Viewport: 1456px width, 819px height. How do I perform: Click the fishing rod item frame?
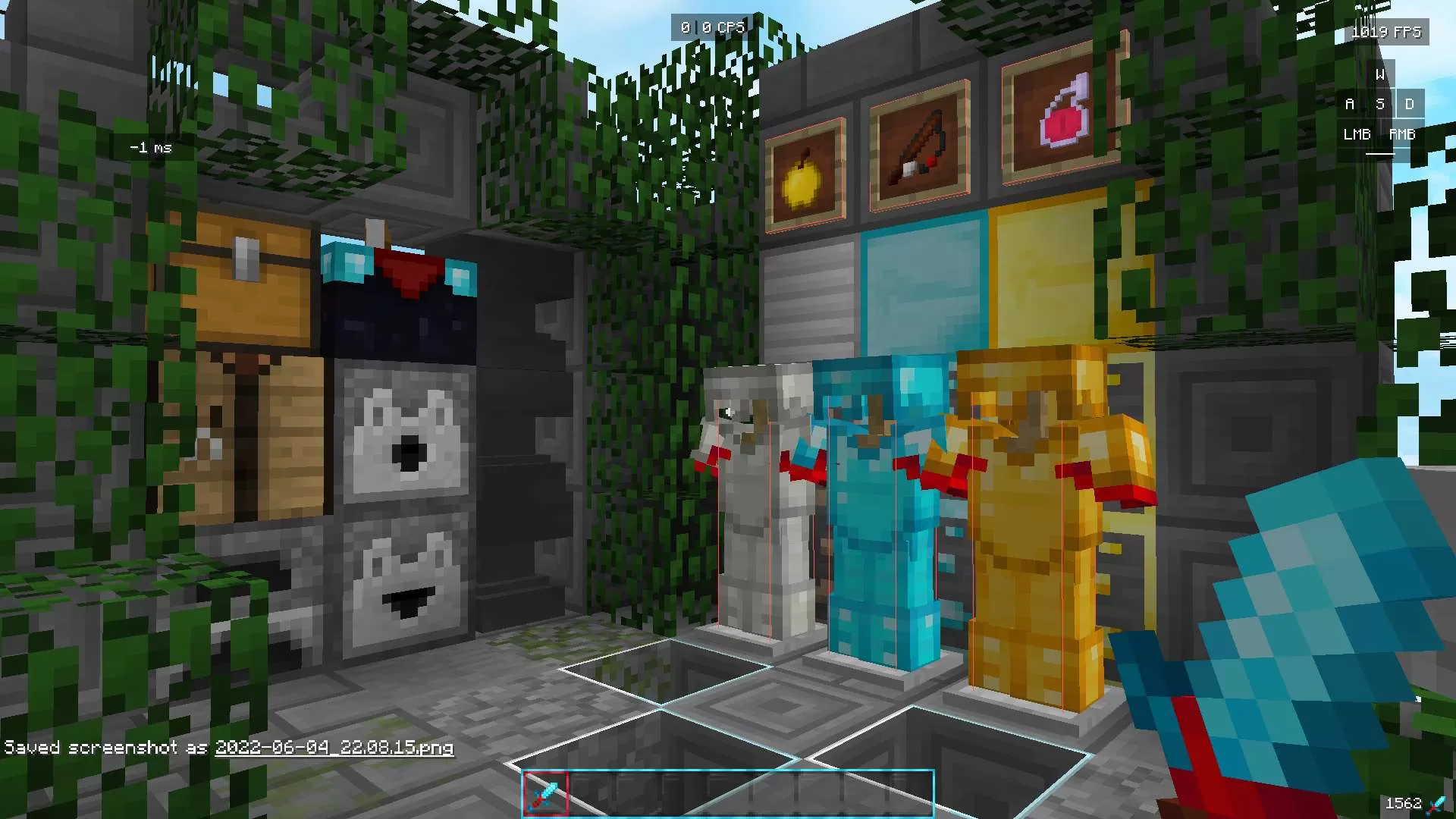coord(918,143)
